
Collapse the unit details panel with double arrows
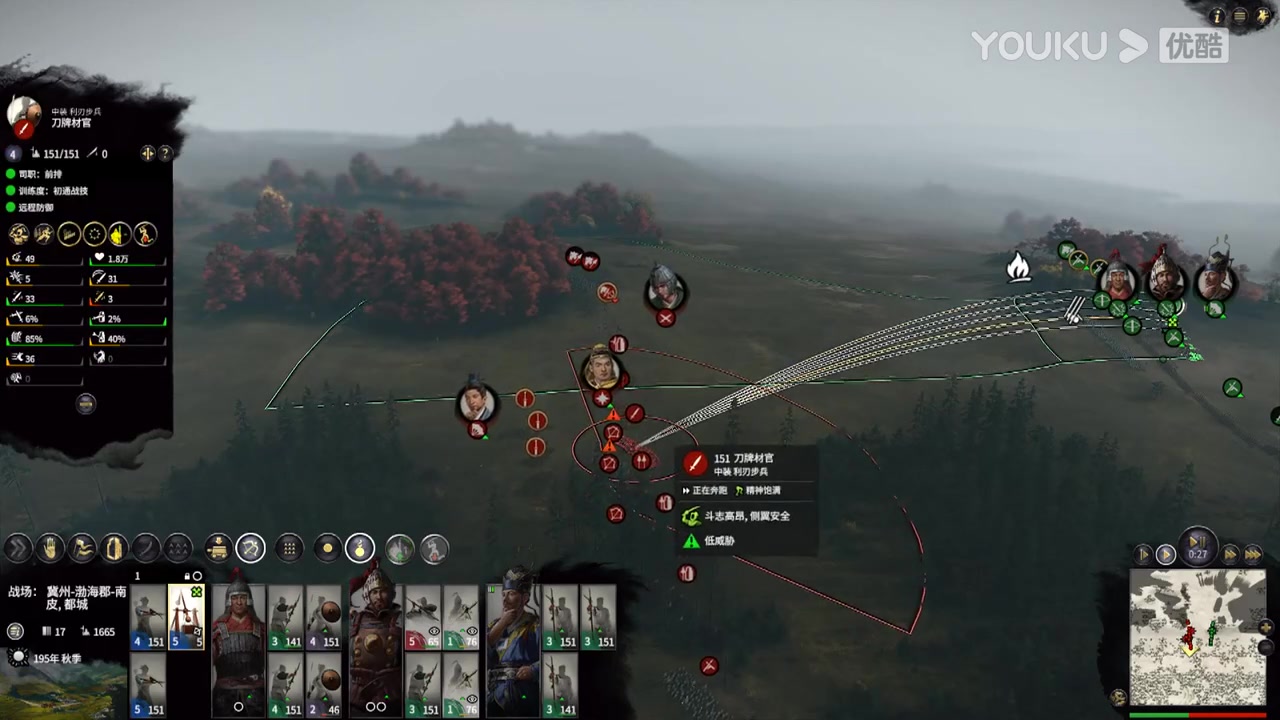pyautogui.click(x=148, y=153)
